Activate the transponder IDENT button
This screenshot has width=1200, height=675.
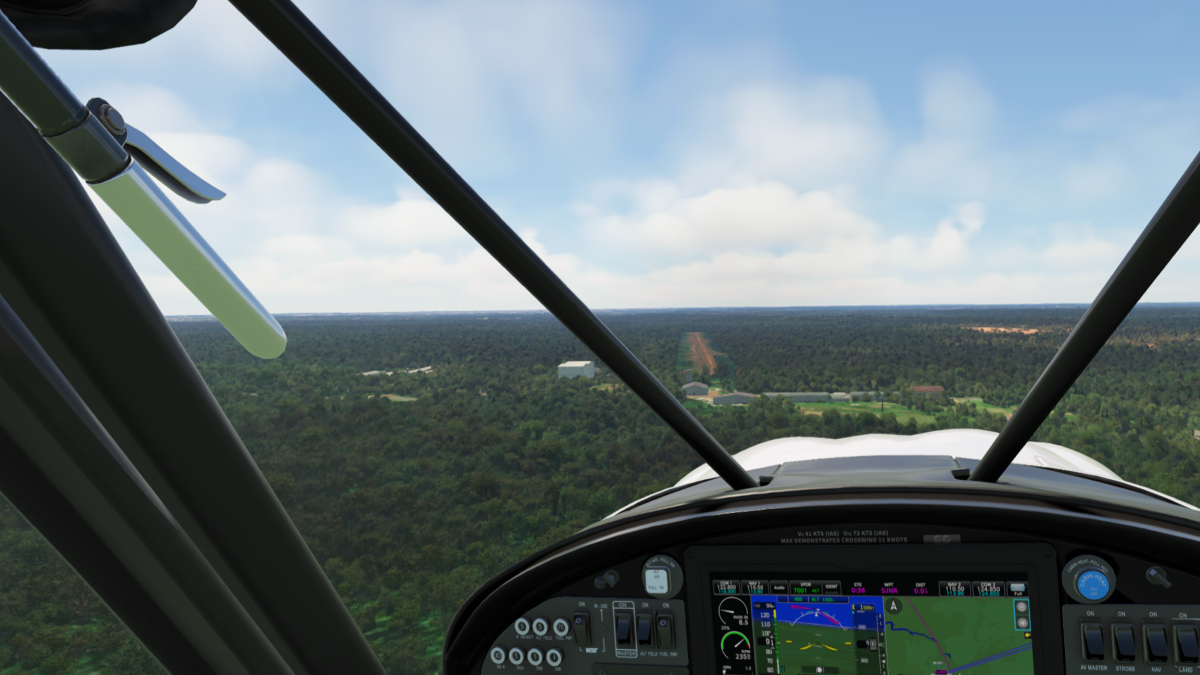(x=832, y=588)
